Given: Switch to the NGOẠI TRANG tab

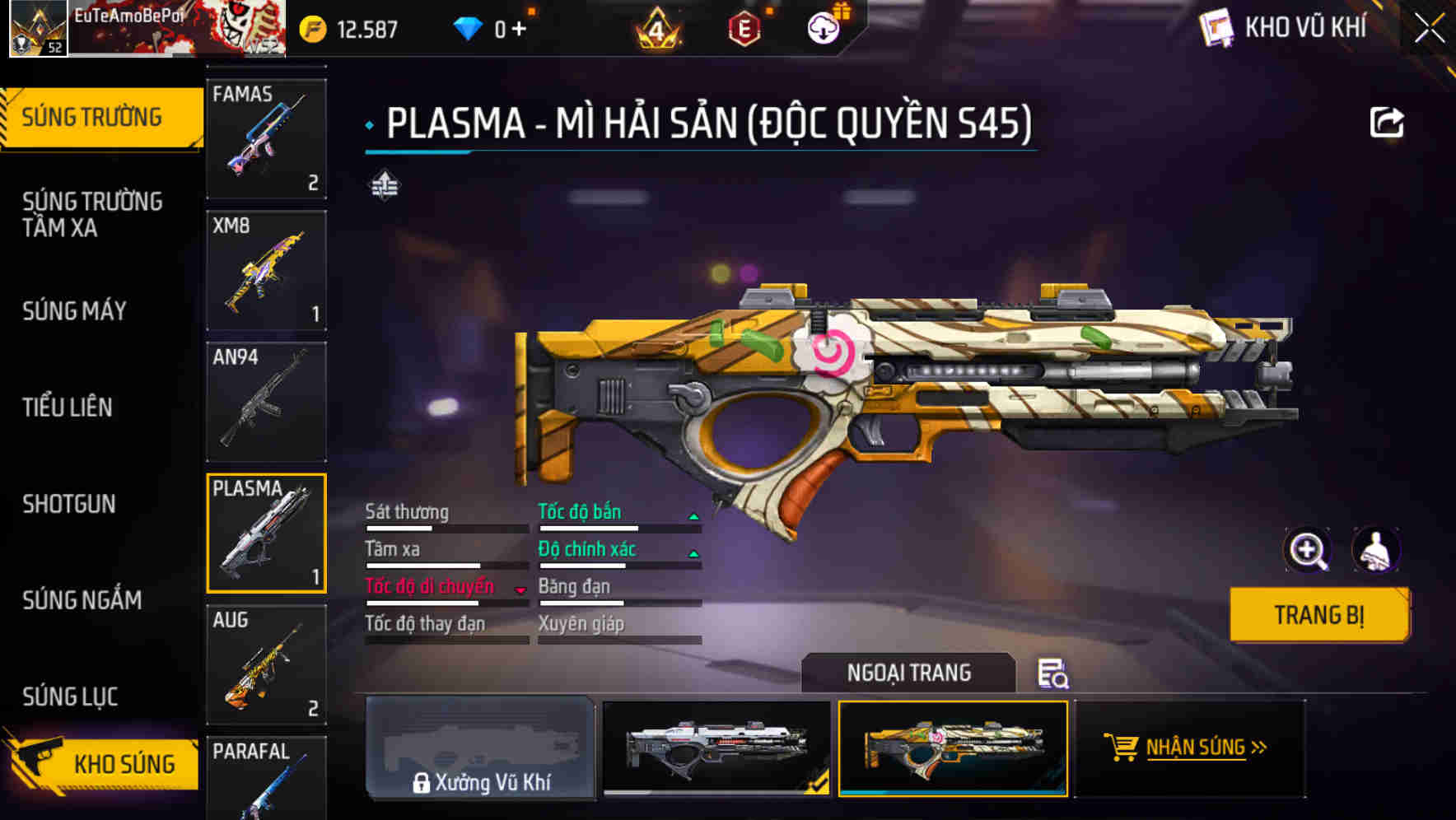Looking at the screenshot, I should [908, 672].
